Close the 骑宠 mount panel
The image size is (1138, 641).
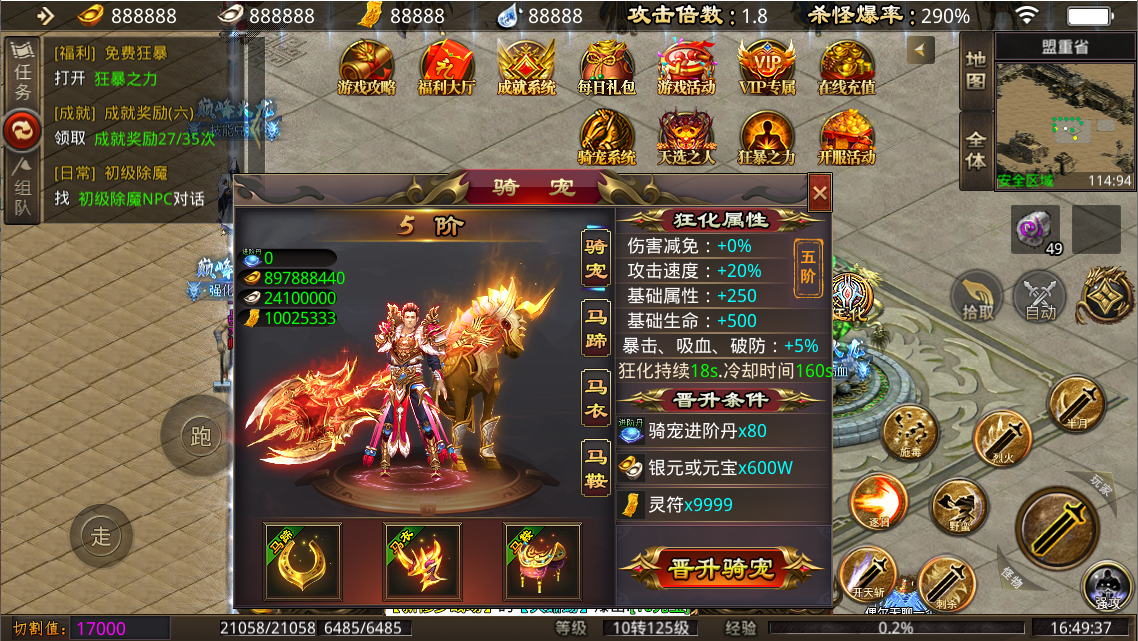[x=819, y=192]
